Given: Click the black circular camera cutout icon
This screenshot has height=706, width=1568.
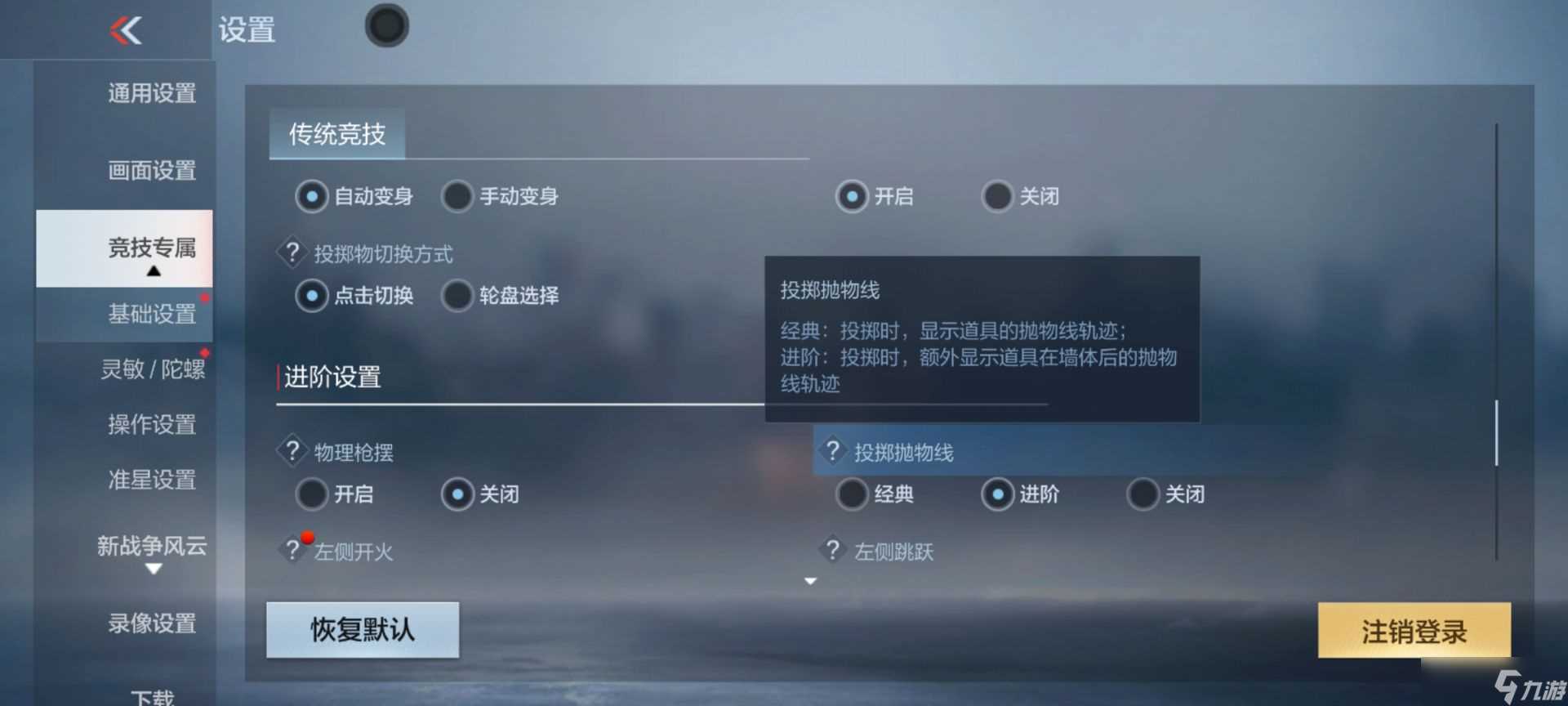Looking at the screenshot, I should 386,25.
